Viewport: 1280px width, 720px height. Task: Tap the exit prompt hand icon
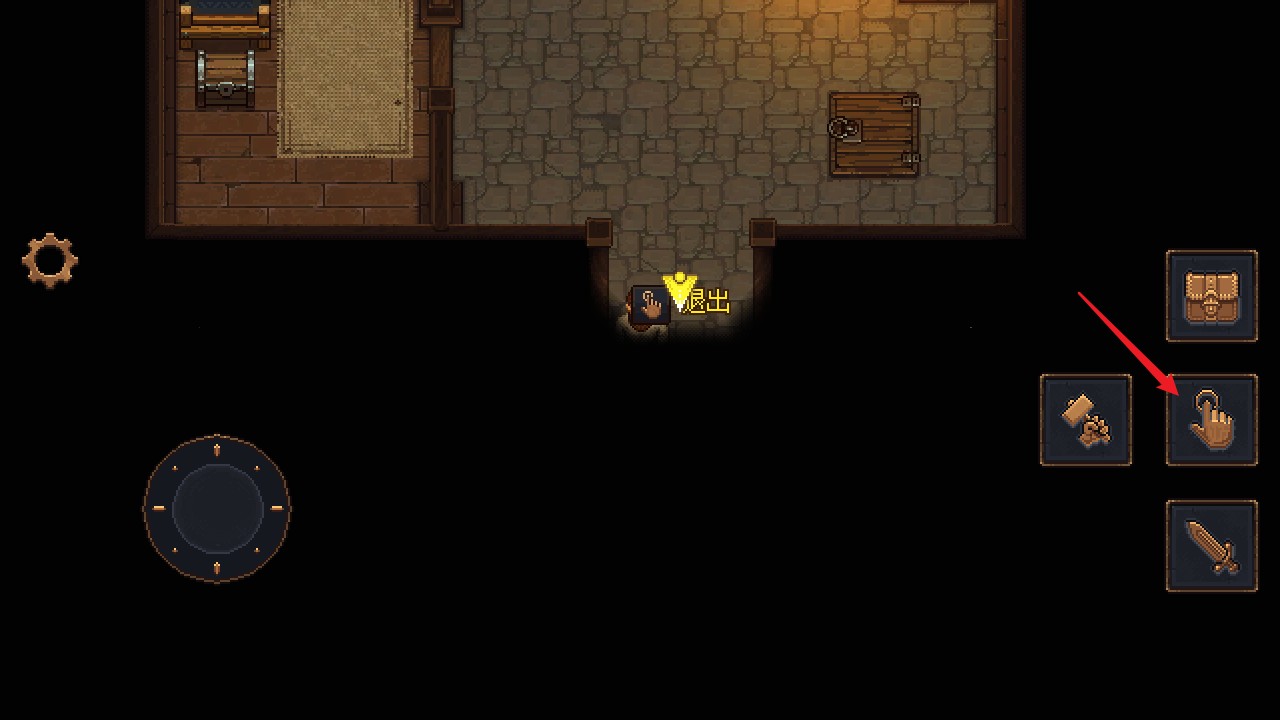point(651,304)
